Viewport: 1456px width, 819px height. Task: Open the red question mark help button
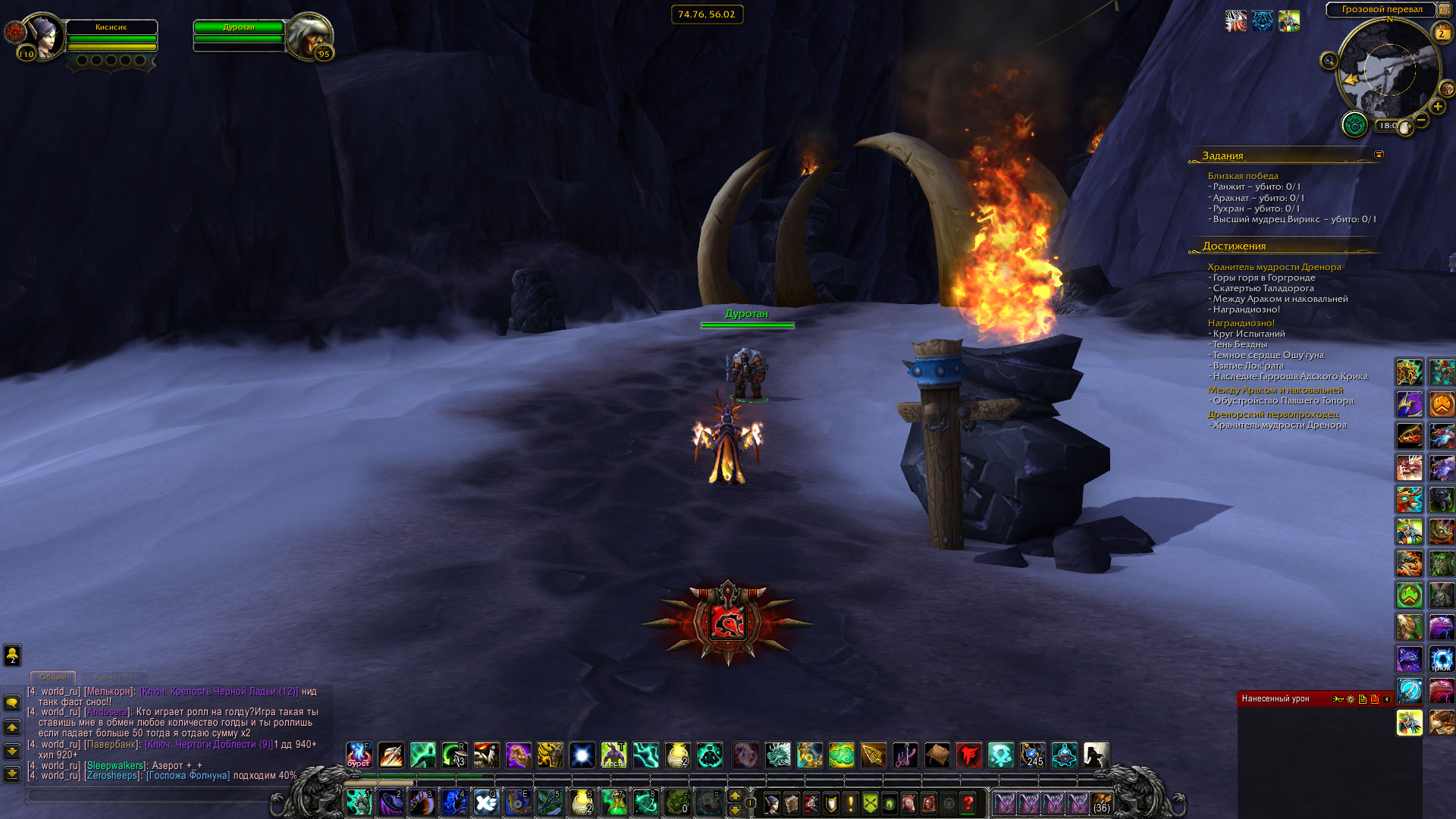pyautogui.click(x=968, y=802)
